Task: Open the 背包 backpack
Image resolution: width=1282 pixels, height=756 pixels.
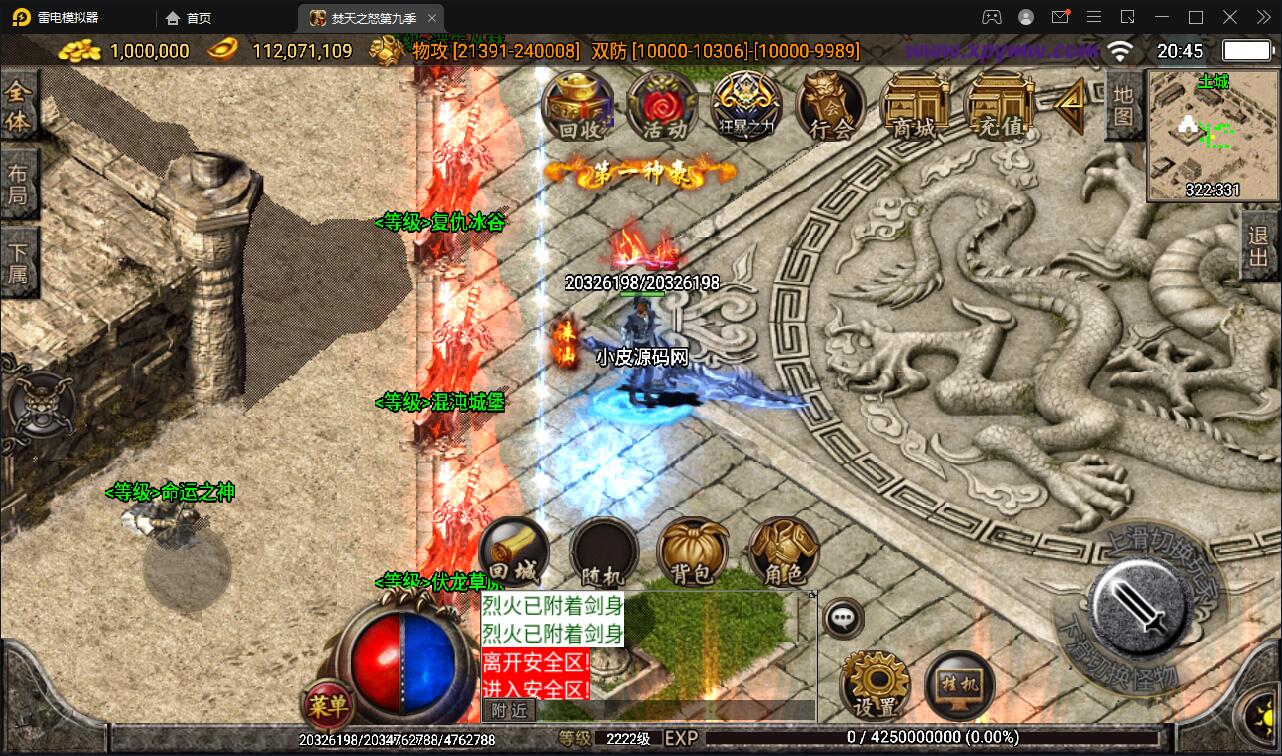Action: [693, 554]
